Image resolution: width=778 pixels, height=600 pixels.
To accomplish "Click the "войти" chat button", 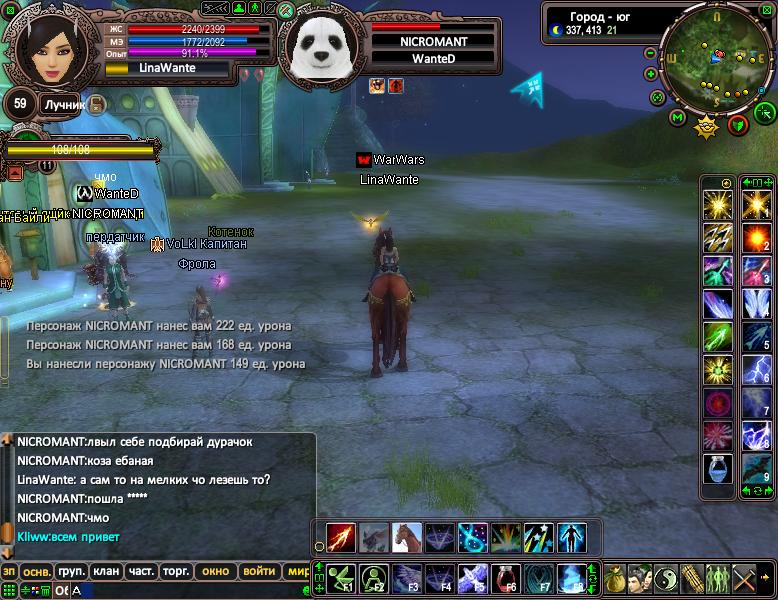I will [x=258, y=572].
